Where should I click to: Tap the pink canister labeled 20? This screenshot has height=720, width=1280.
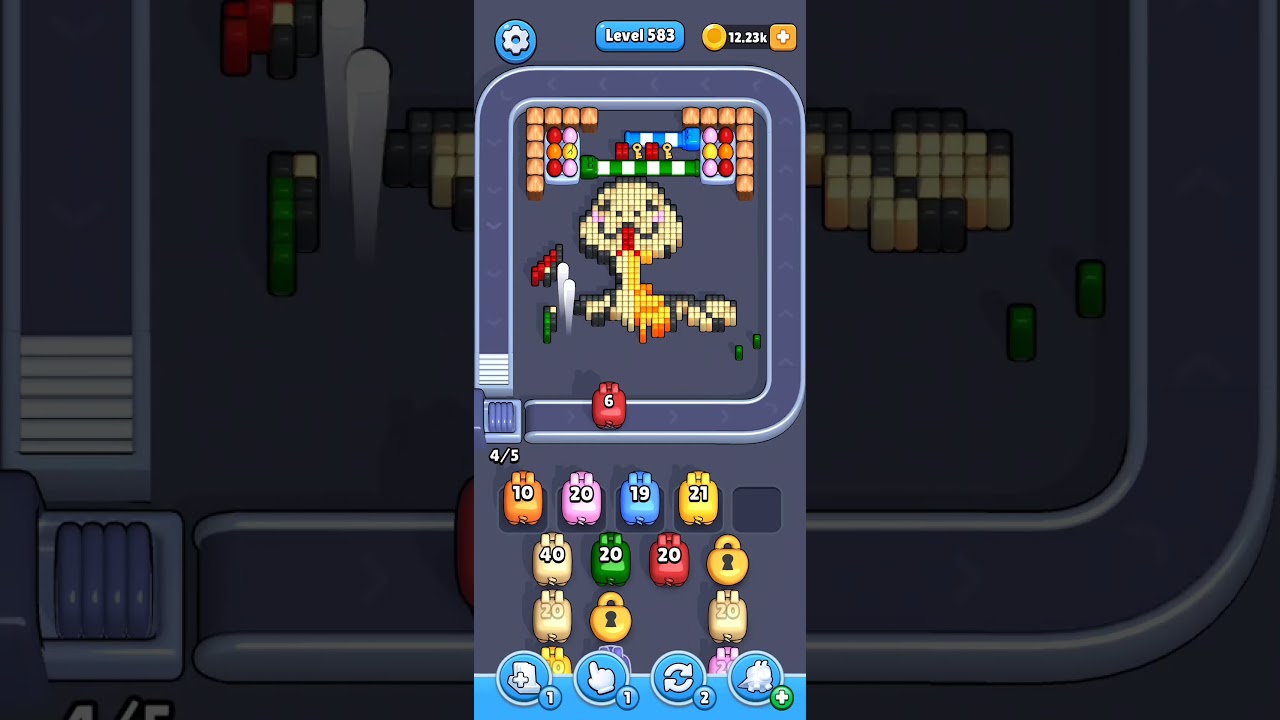pyautogui.click(x=581, y=498)
